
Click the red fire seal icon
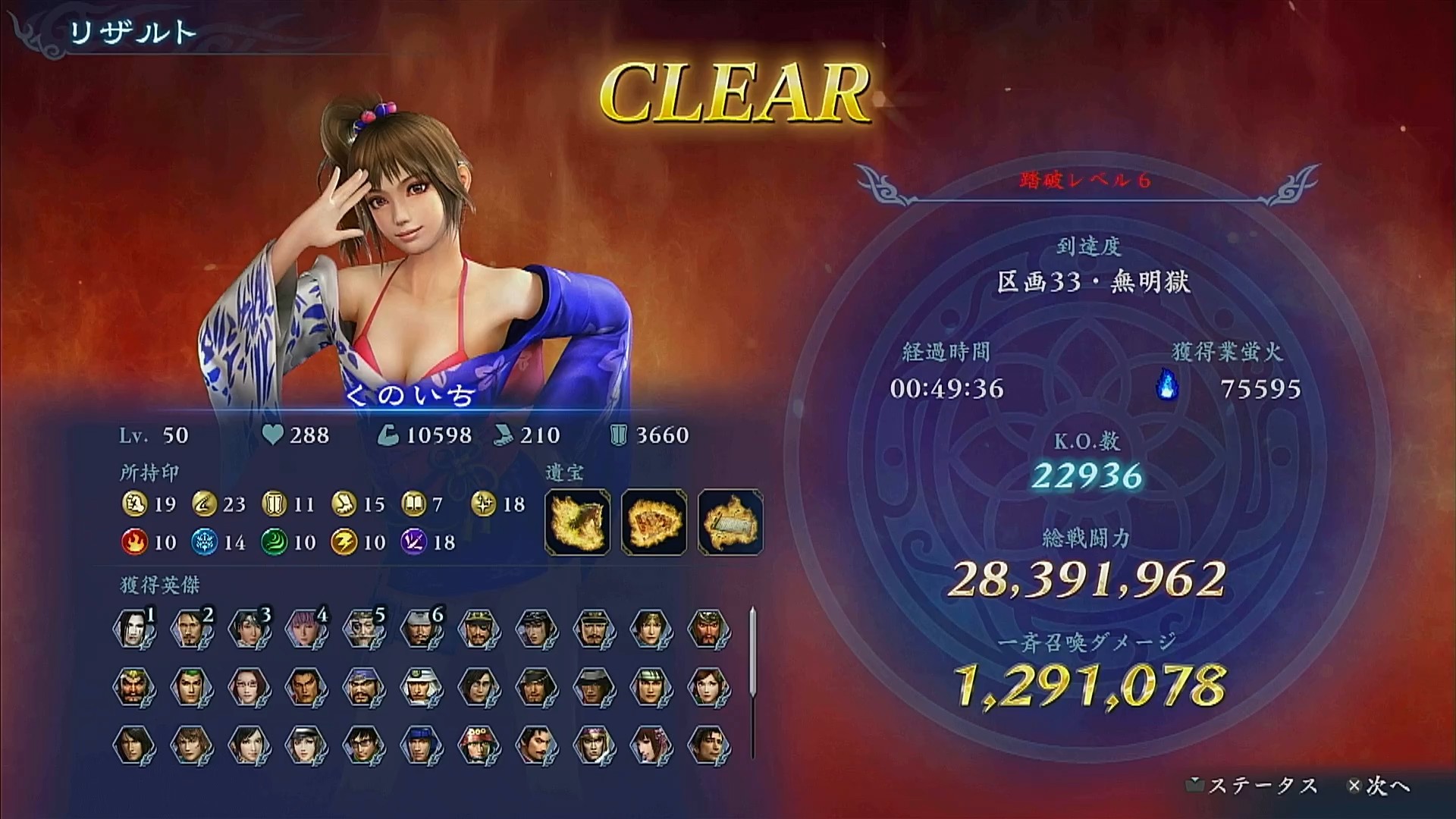133,541
